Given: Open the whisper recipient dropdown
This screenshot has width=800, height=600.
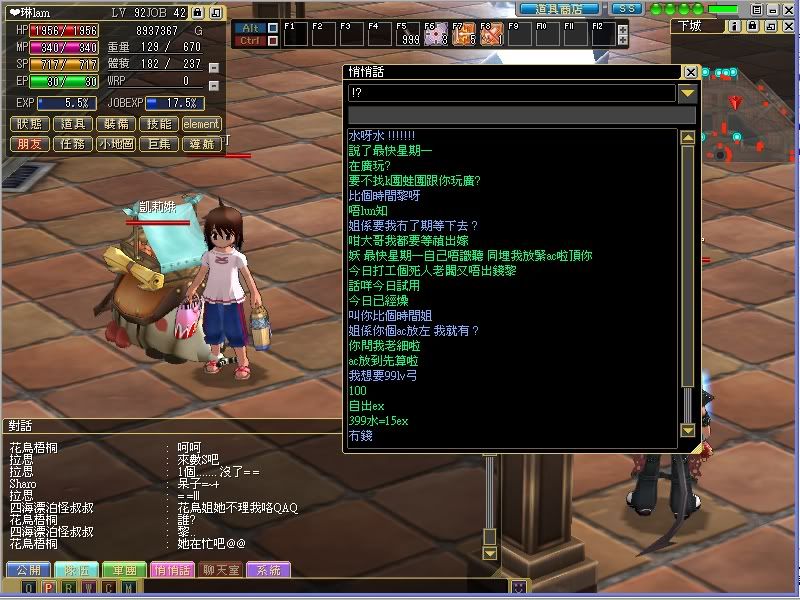Looking at the screenshot, I should (687, 93).
